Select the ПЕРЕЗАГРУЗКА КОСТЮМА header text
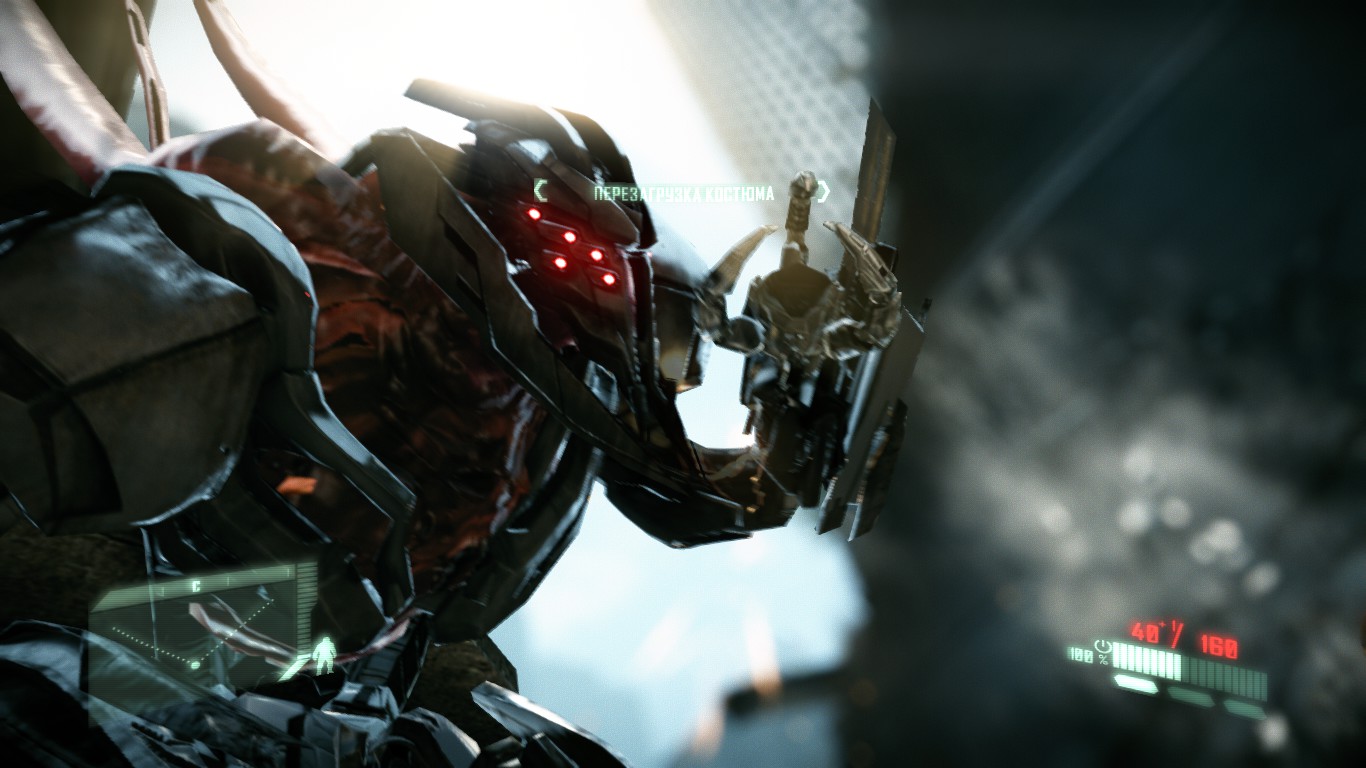Screen dimensions: 1366x768 686,189
